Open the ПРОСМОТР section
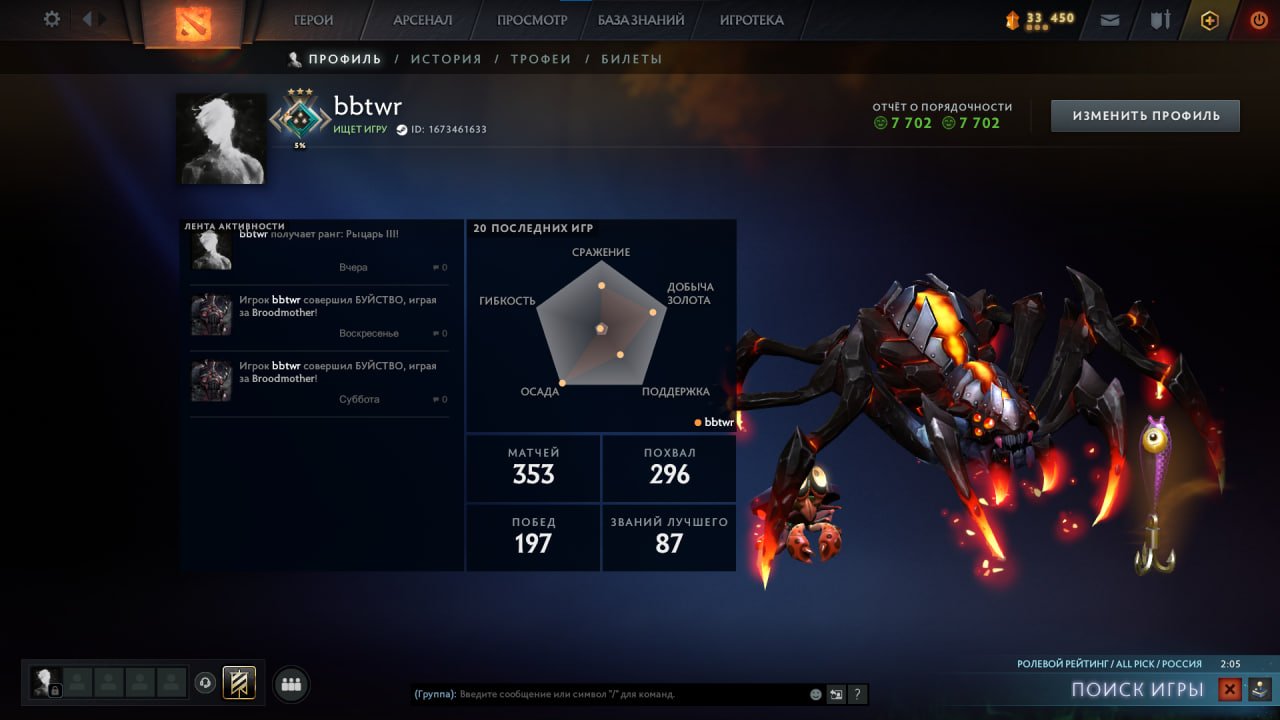The height and width of the screenshot is (720, 1280). click(532, 20)
